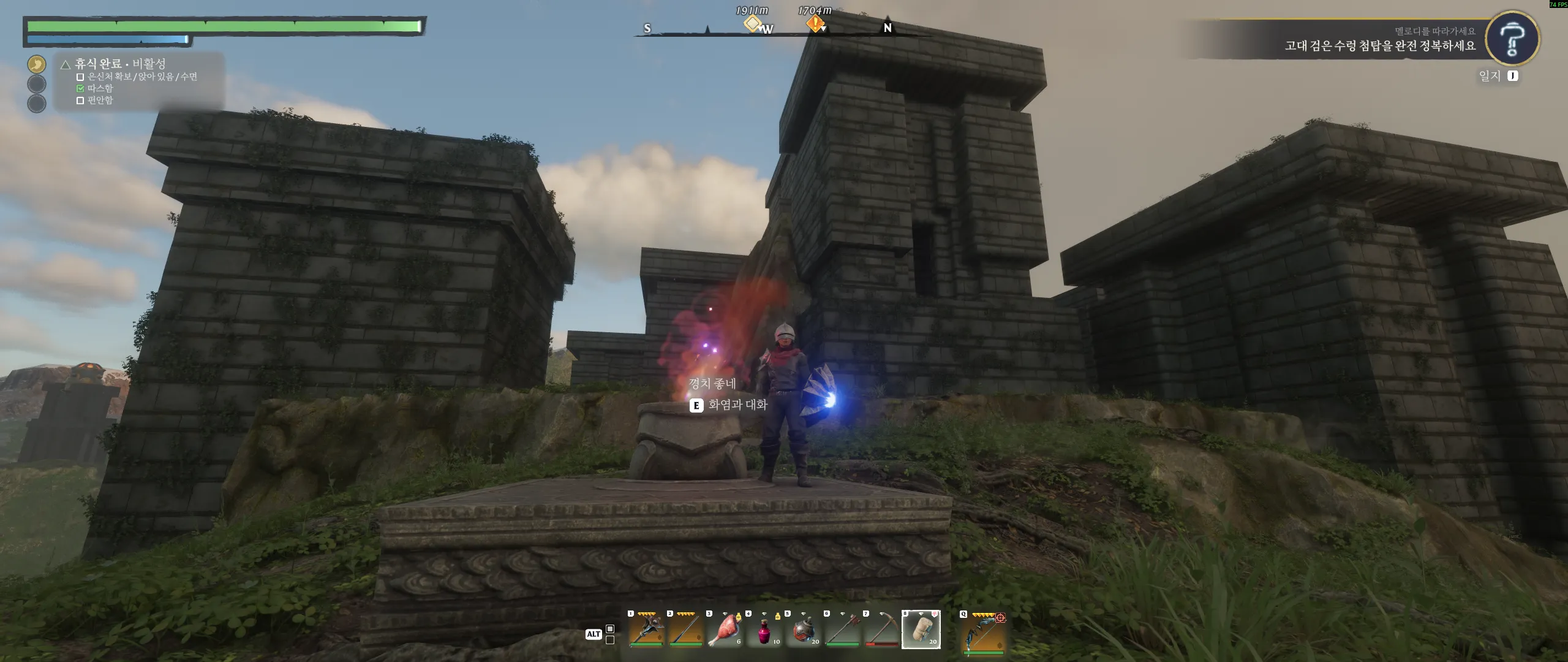Image resolution: width=1568 pixels, height=662 pixels.
Task: Select the axe in hotbar slot 6
Action: coord(842,630)
